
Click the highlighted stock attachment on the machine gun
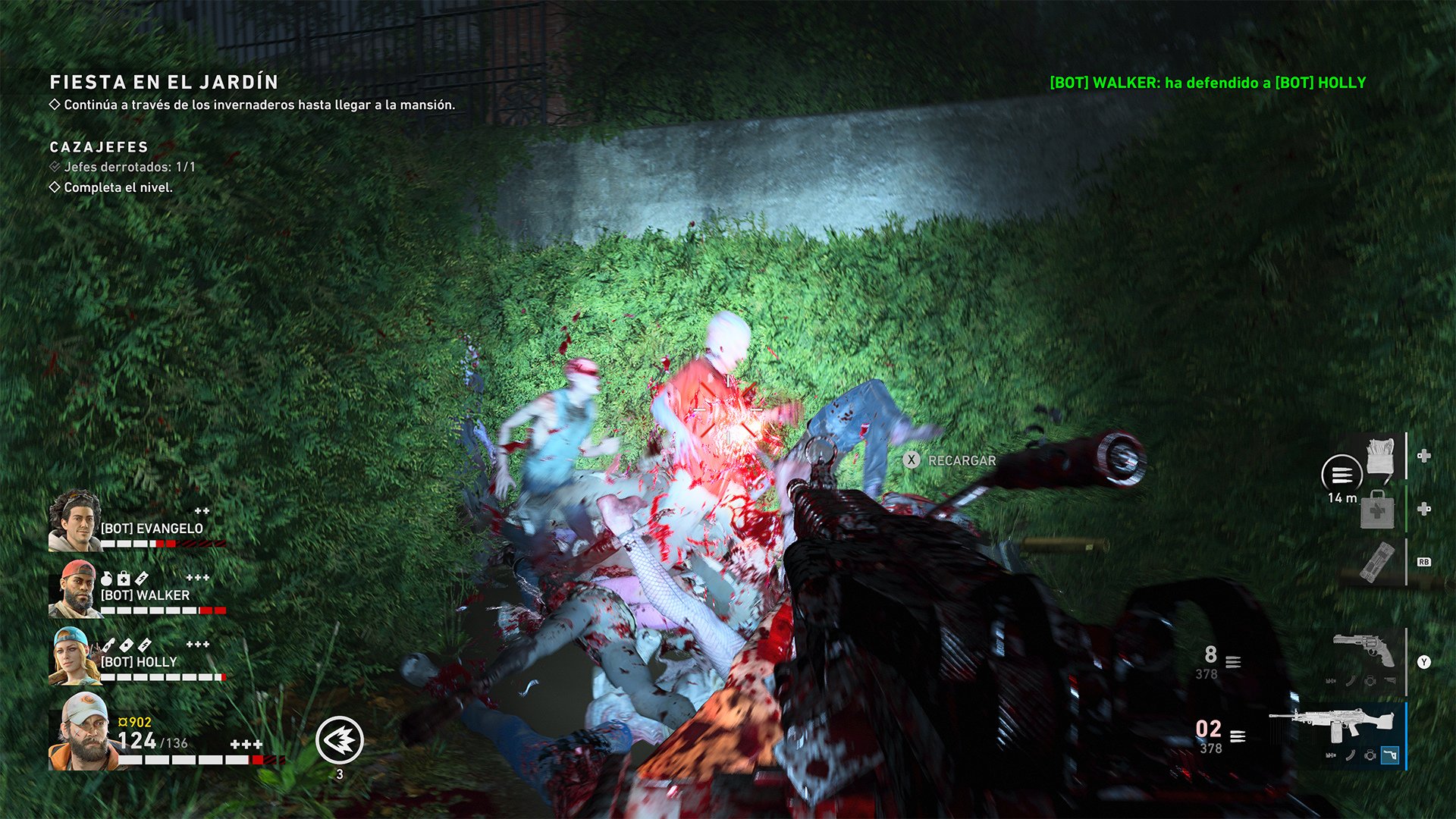pyautogui.click(x=1389, y=755)
